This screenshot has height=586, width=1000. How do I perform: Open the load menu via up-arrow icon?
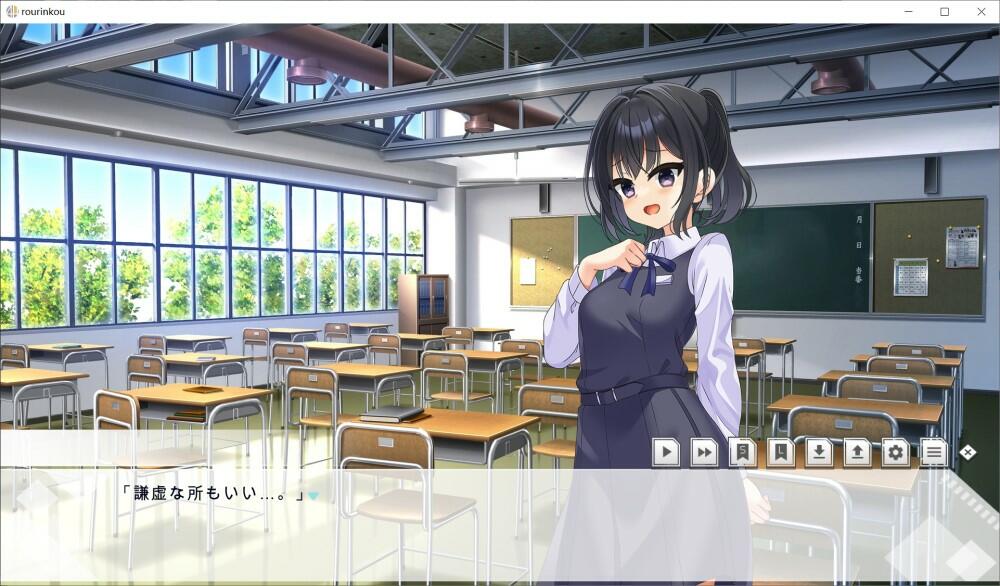[x=857, y=452]
